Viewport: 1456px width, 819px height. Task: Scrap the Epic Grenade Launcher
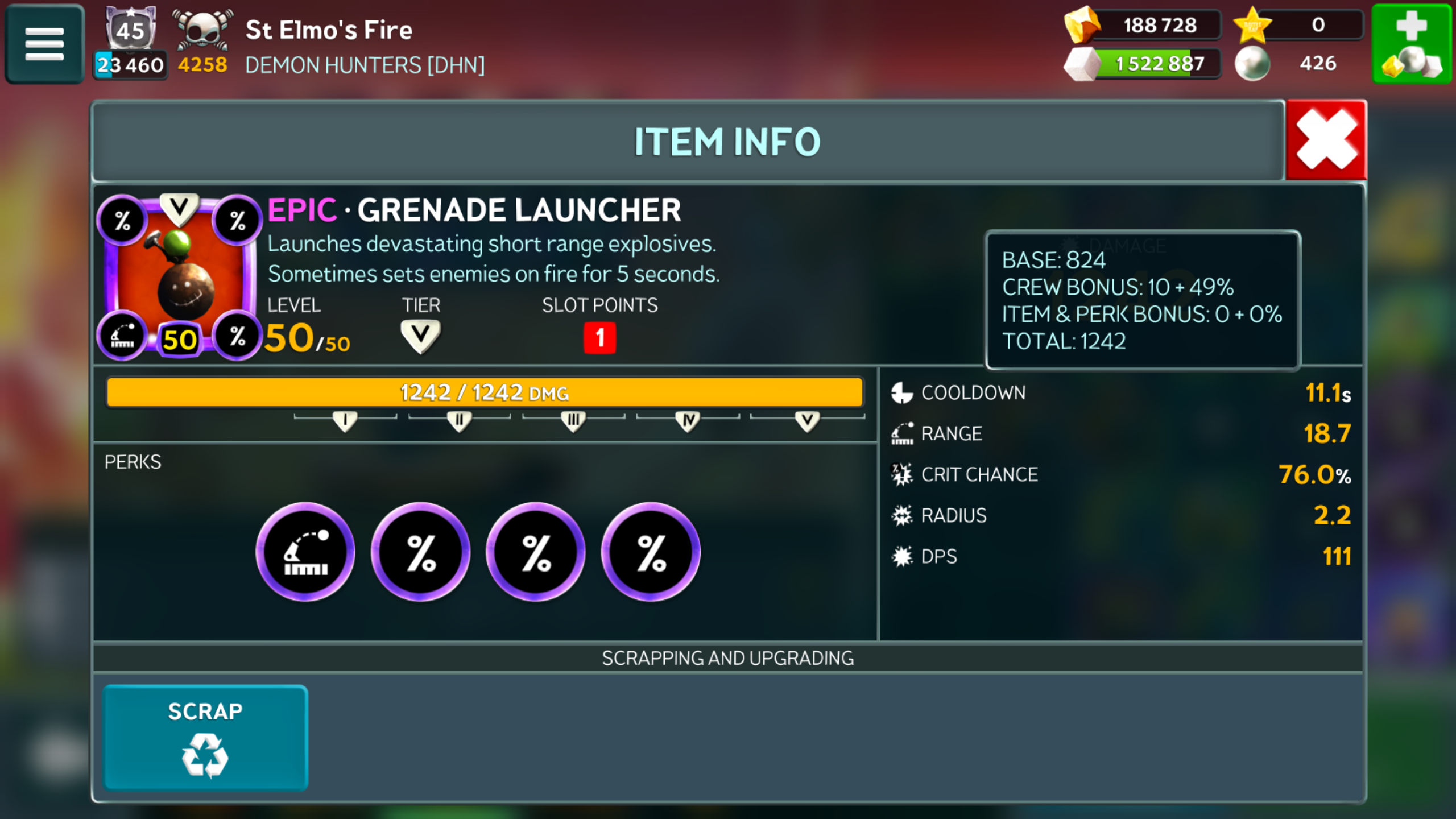[x=205, y=737]
